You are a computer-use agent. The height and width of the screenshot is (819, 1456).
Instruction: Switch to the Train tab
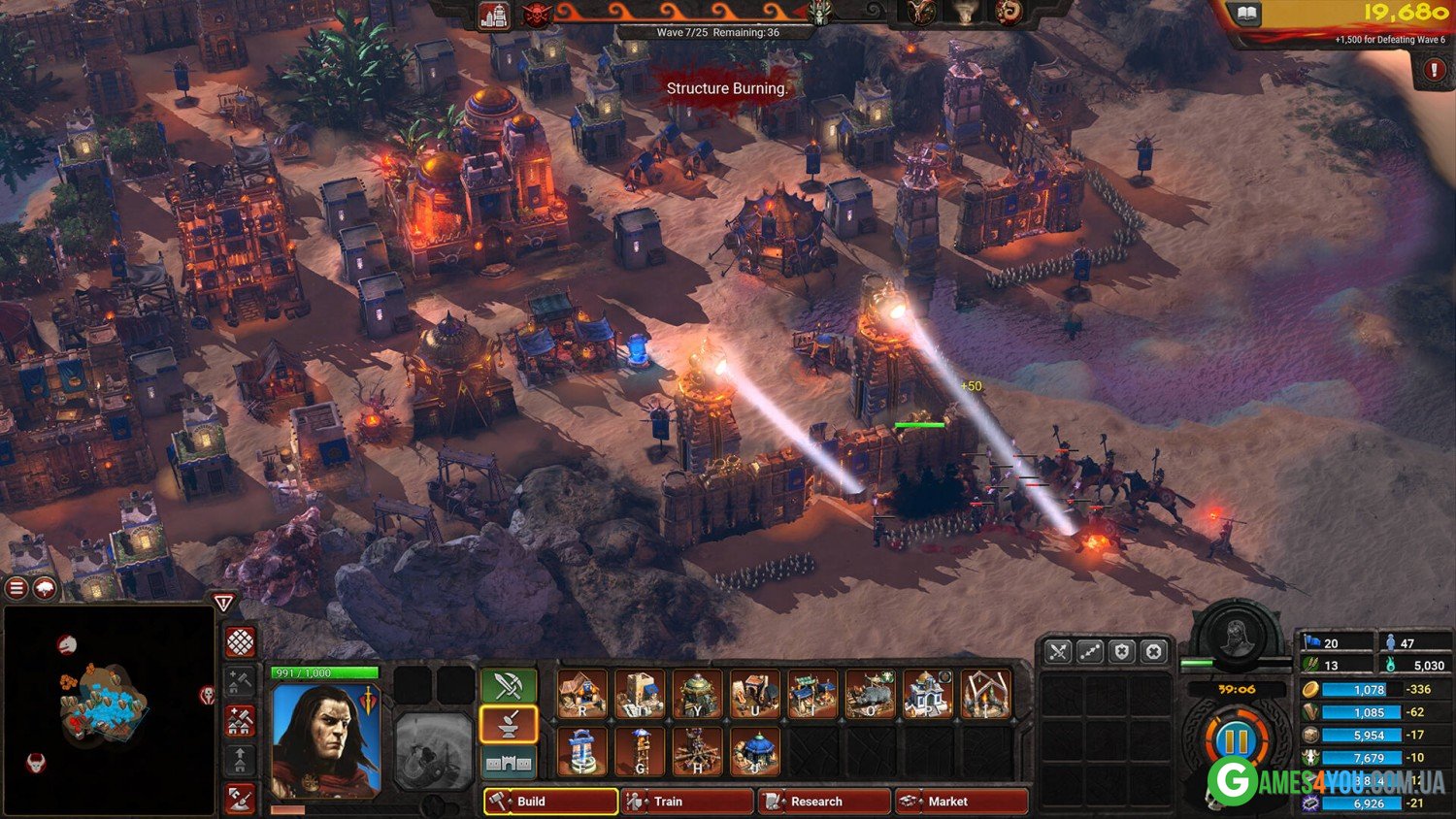(x=687, y=802)
